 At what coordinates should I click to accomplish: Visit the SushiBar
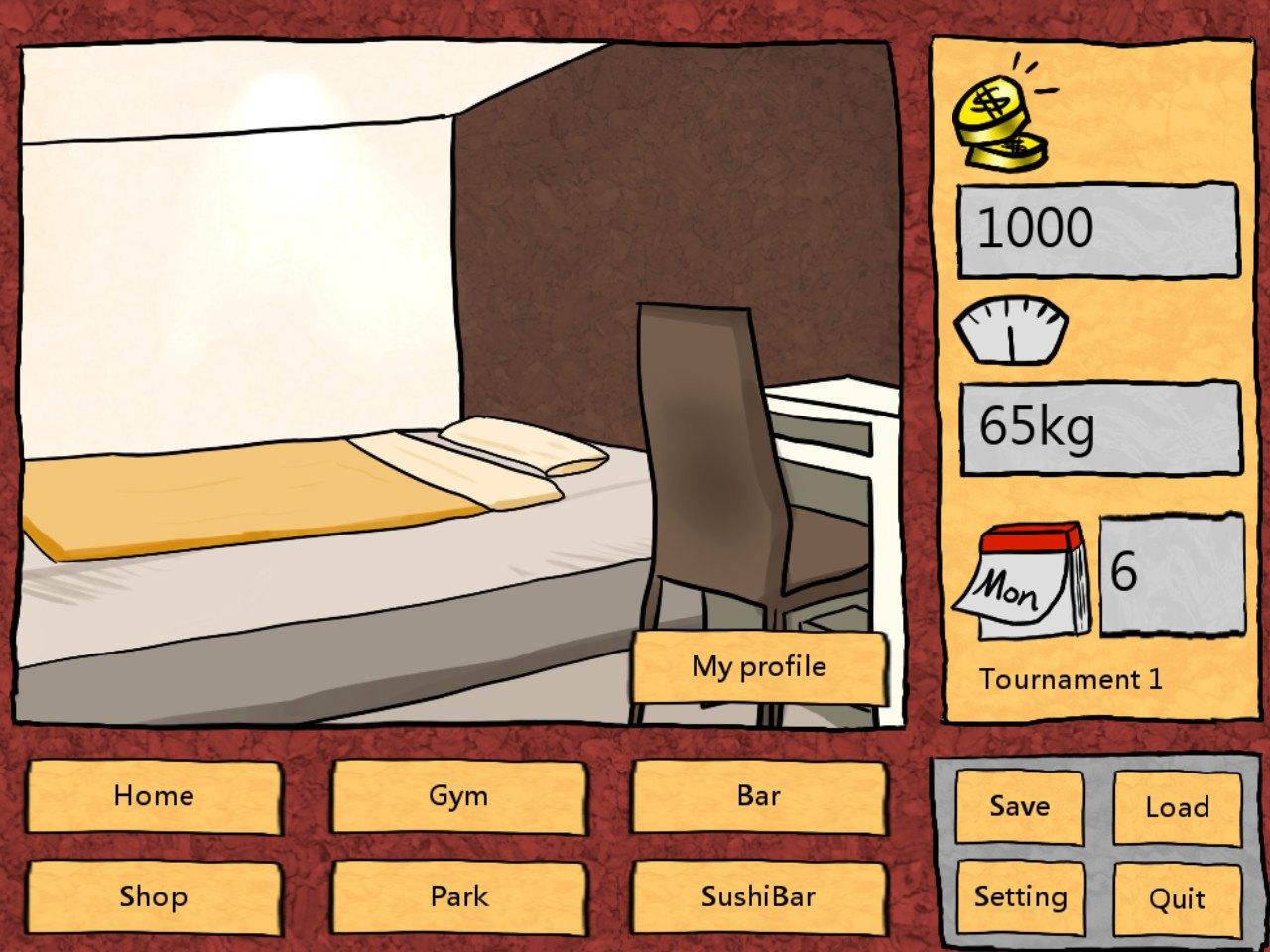[x=758, y=897]
